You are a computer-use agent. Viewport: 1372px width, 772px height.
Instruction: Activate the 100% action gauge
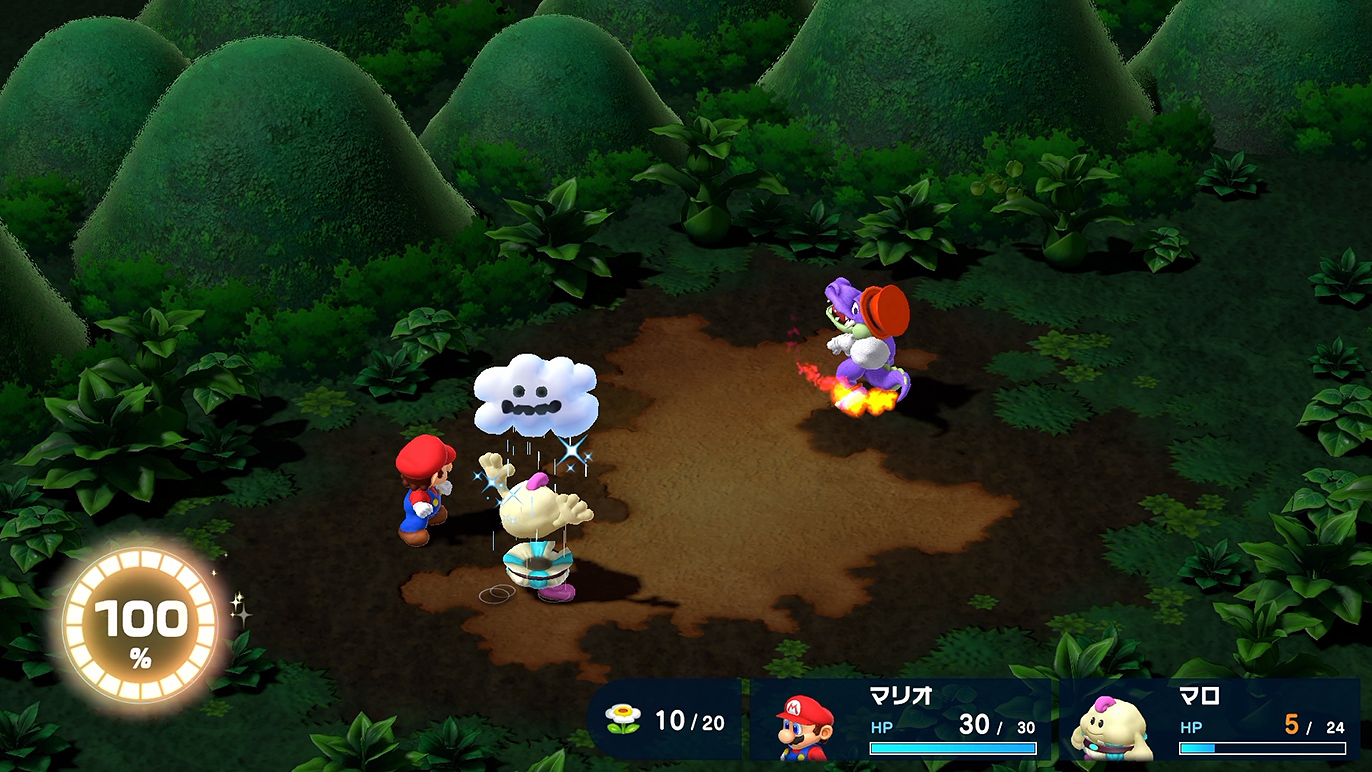point(139,627)
